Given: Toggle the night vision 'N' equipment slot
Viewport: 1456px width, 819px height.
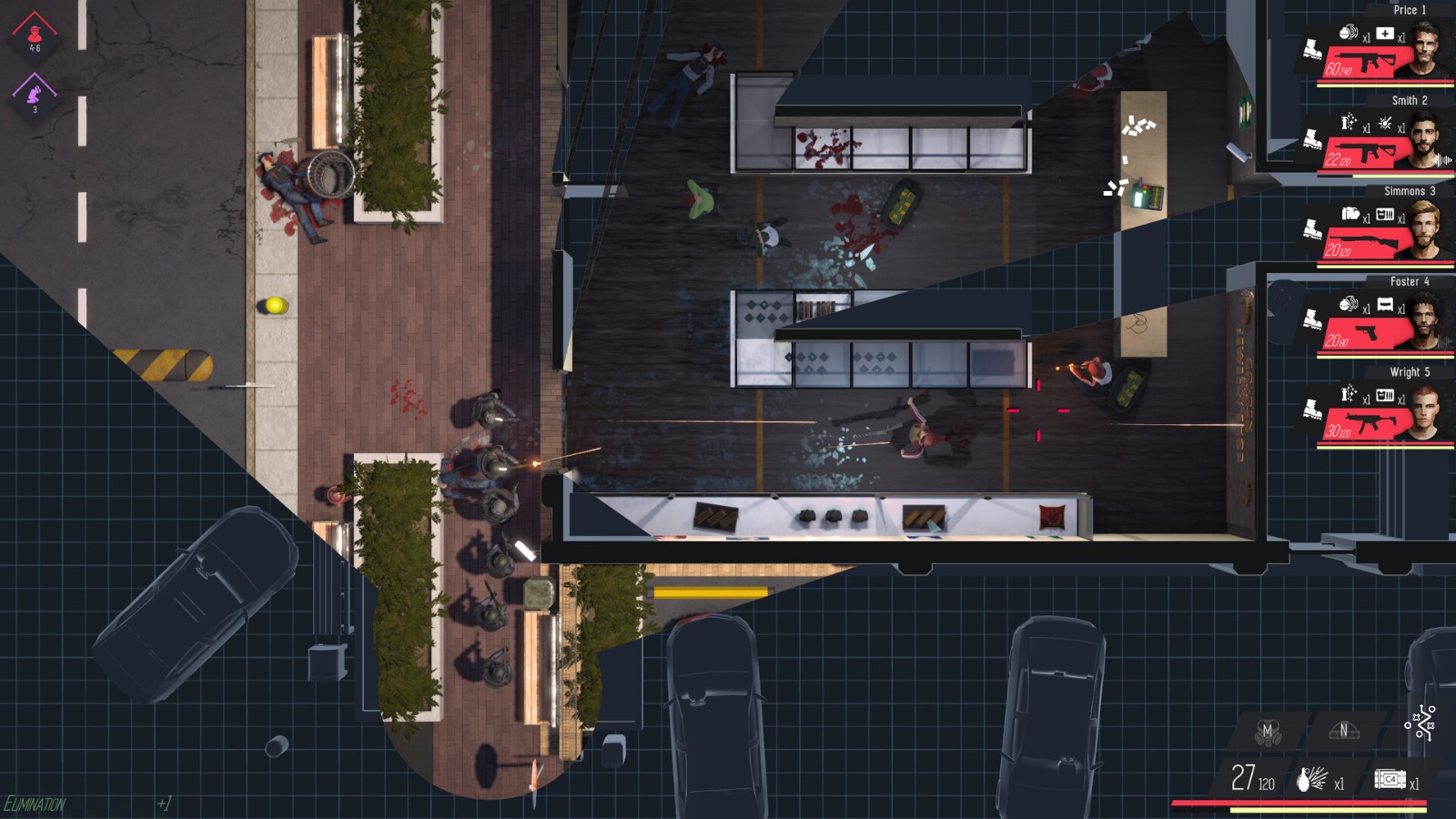Looking at the screenshot, I should point(1344,731).
